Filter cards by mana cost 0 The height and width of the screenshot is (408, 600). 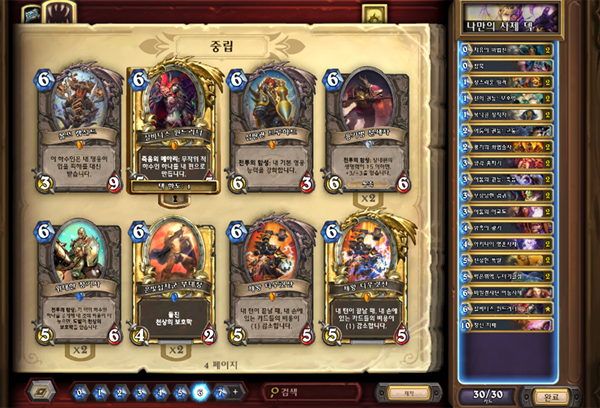click(x=82, y=391)
